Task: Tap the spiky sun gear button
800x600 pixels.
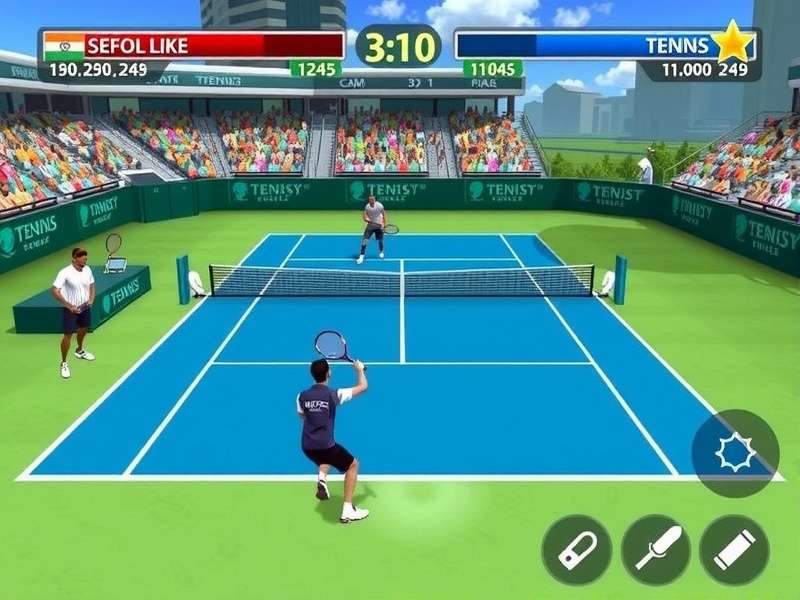Action: click(x=735, y=453)
